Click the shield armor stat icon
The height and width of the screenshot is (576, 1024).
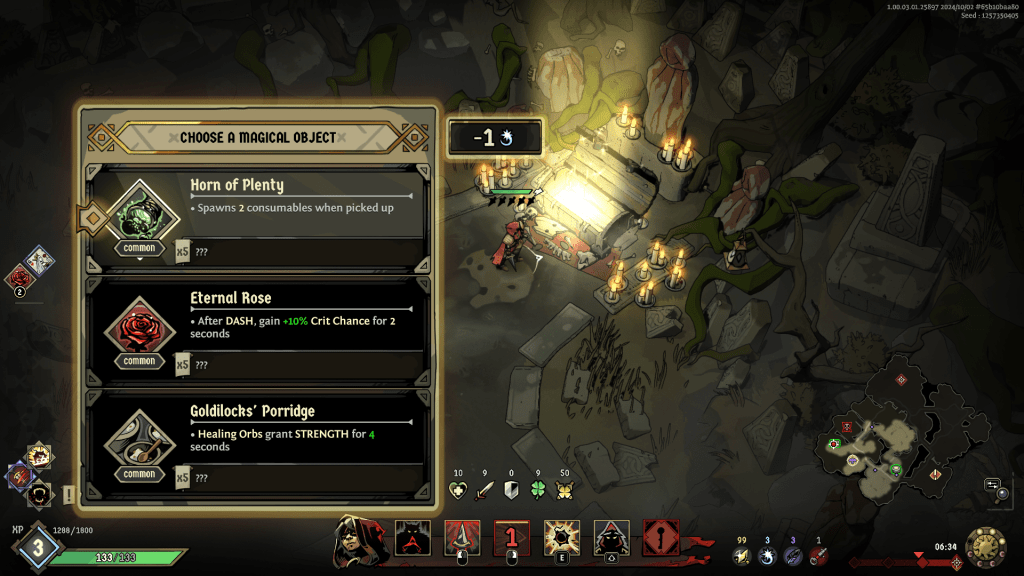click(512, 490)
